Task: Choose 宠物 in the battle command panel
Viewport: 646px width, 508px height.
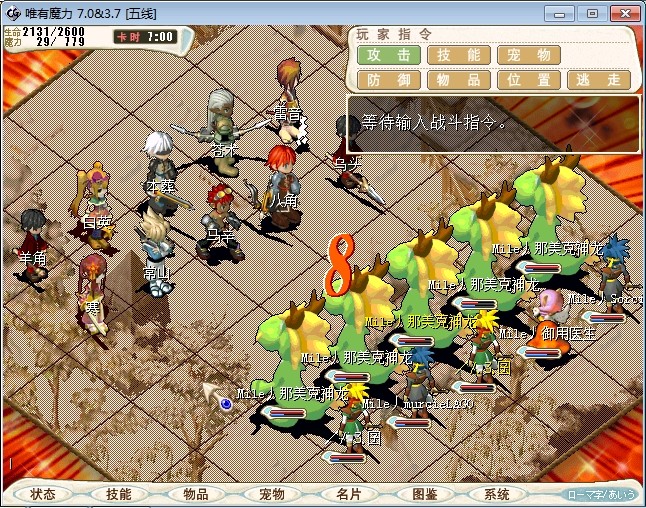Action: 529,56
